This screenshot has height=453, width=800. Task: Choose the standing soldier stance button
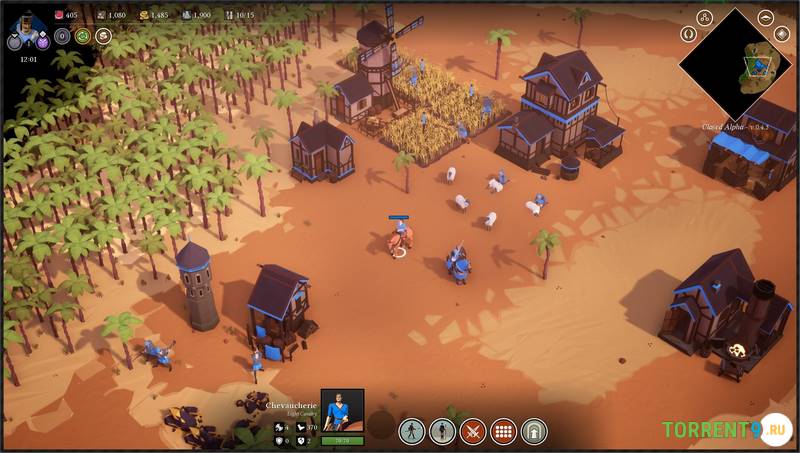coord(442,431)
